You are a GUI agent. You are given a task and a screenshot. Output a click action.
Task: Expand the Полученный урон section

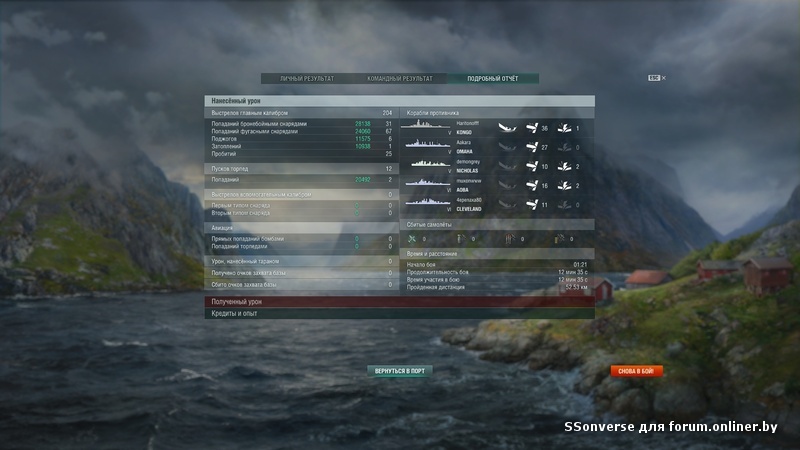click(x=400, y=302)
